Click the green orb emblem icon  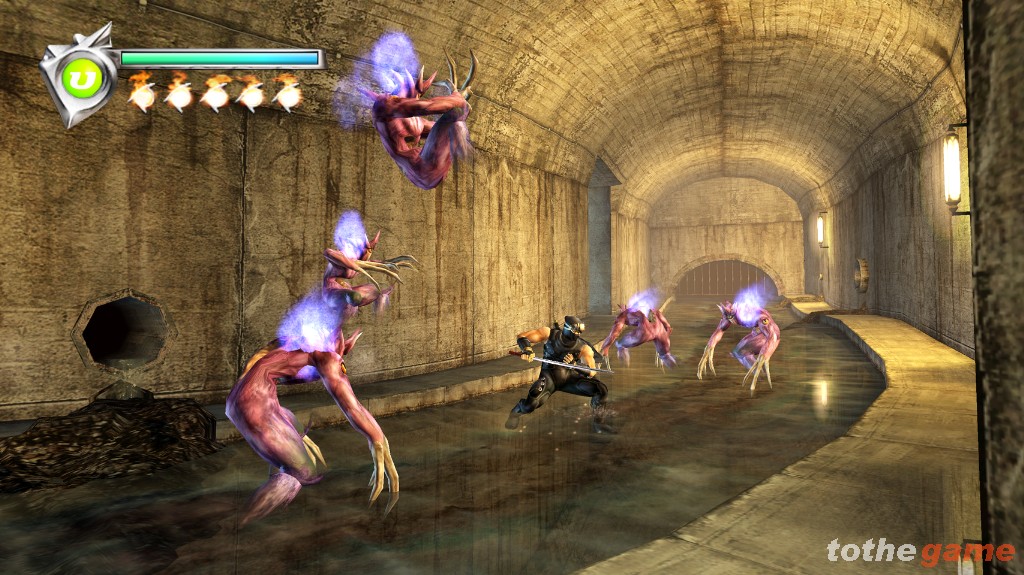click(83, 77)
